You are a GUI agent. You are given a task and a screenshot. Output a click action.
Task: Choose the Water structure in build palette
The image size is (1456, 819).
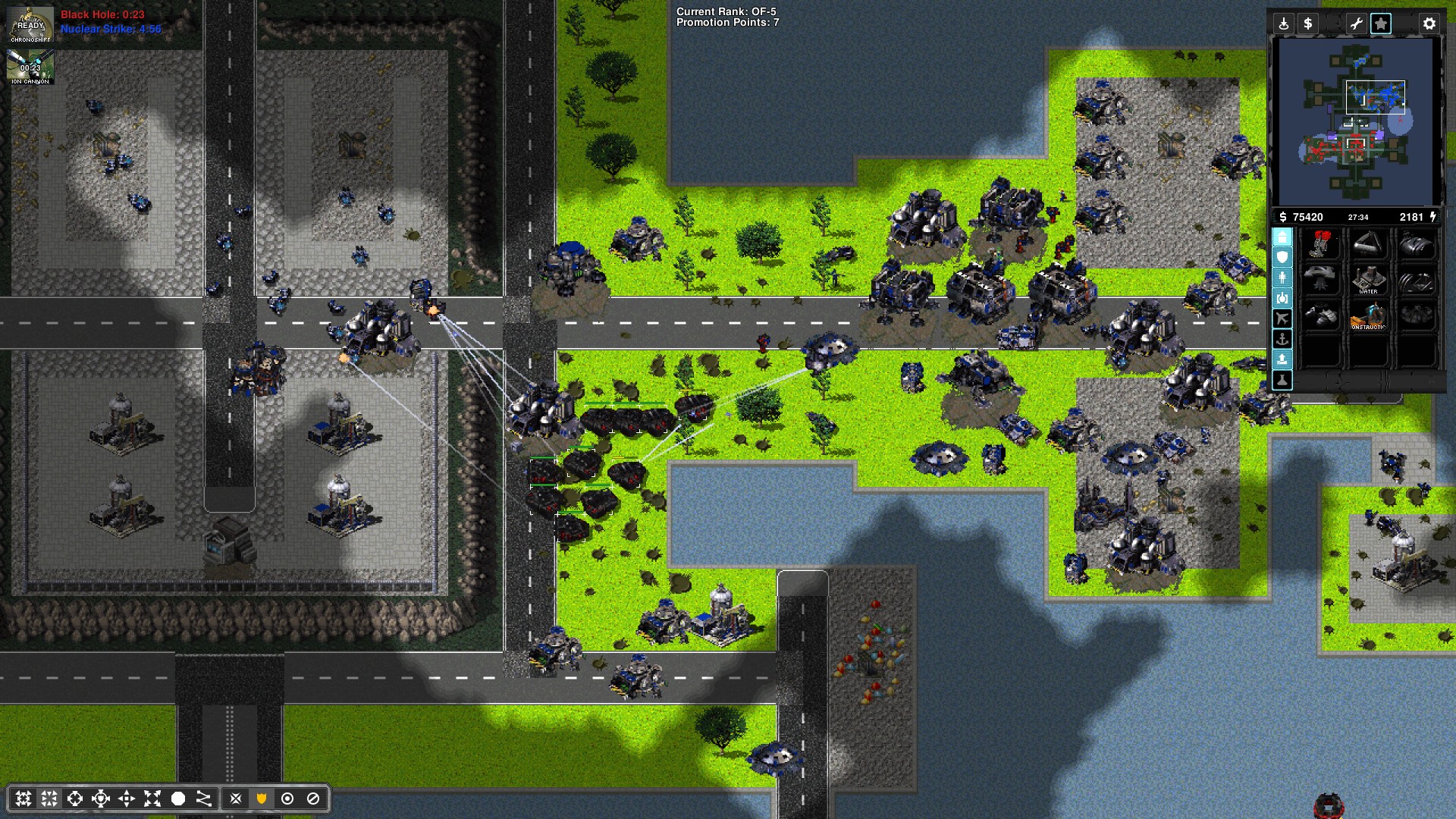point(1369,279)
